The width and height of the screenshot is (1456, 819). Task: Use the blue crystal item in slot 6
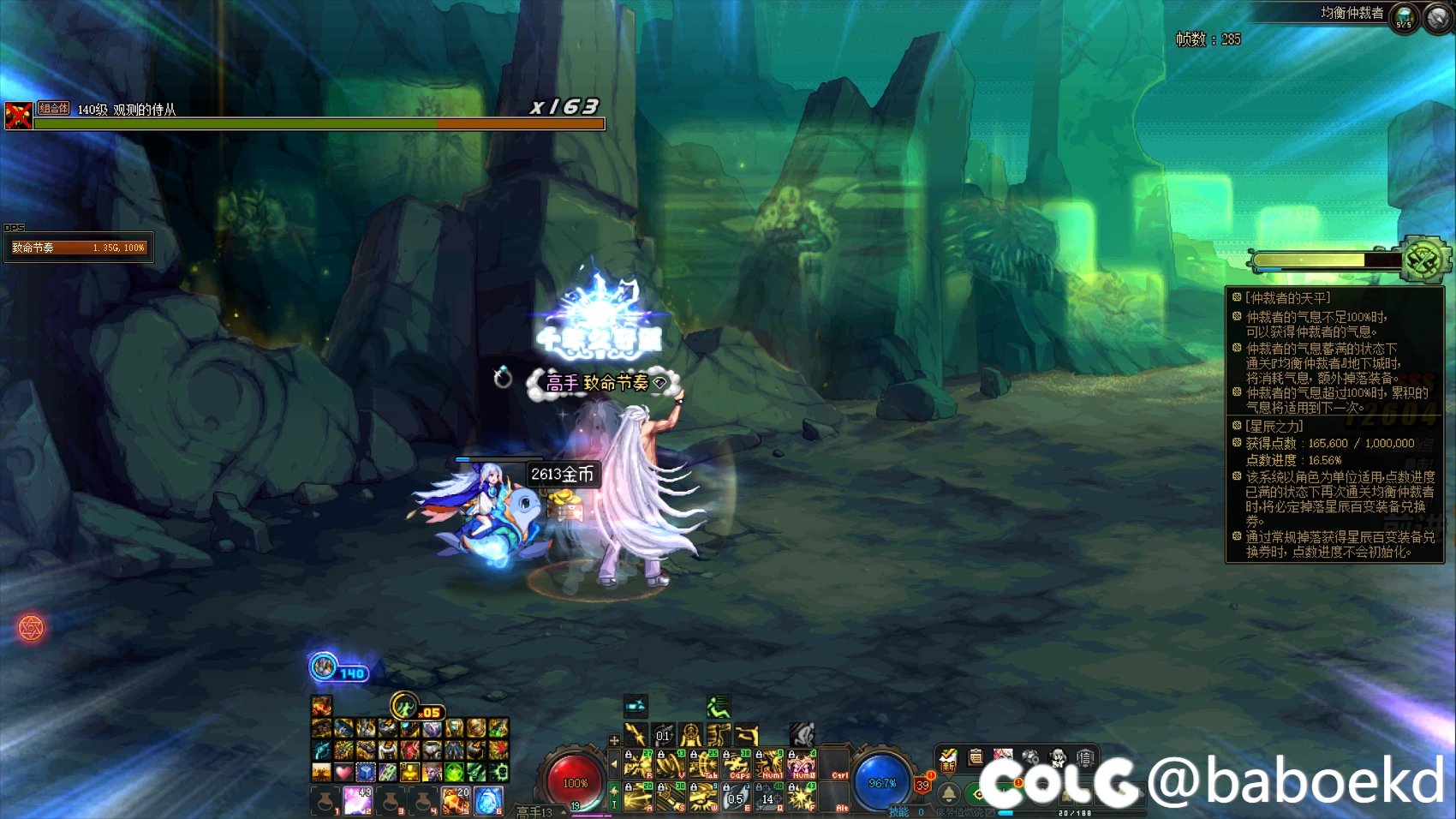tap(487, 801)
